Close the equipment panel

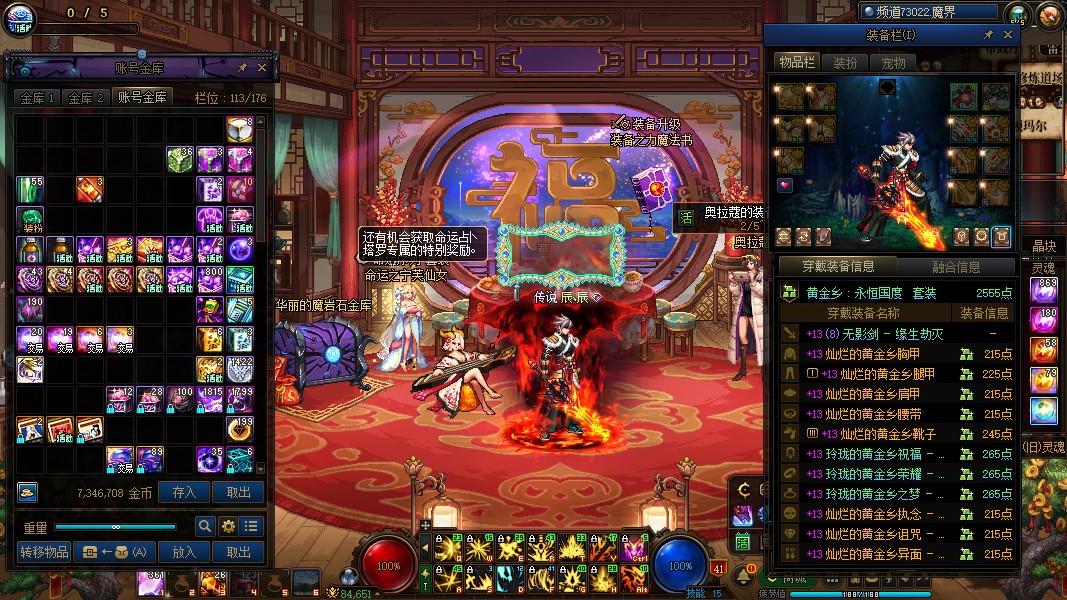(x=1008, y=35)
